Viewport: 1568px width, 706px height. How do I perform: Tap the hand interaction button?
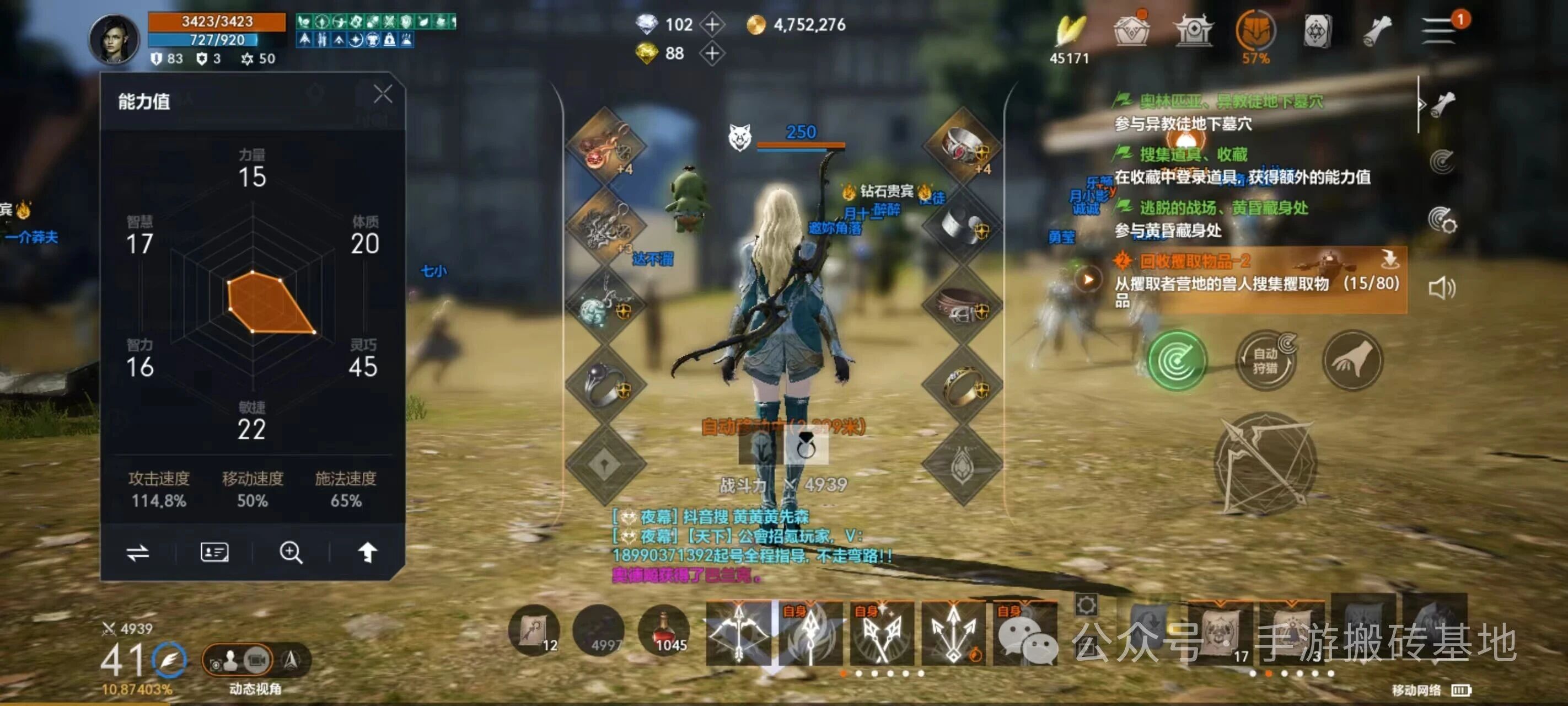1352,361
